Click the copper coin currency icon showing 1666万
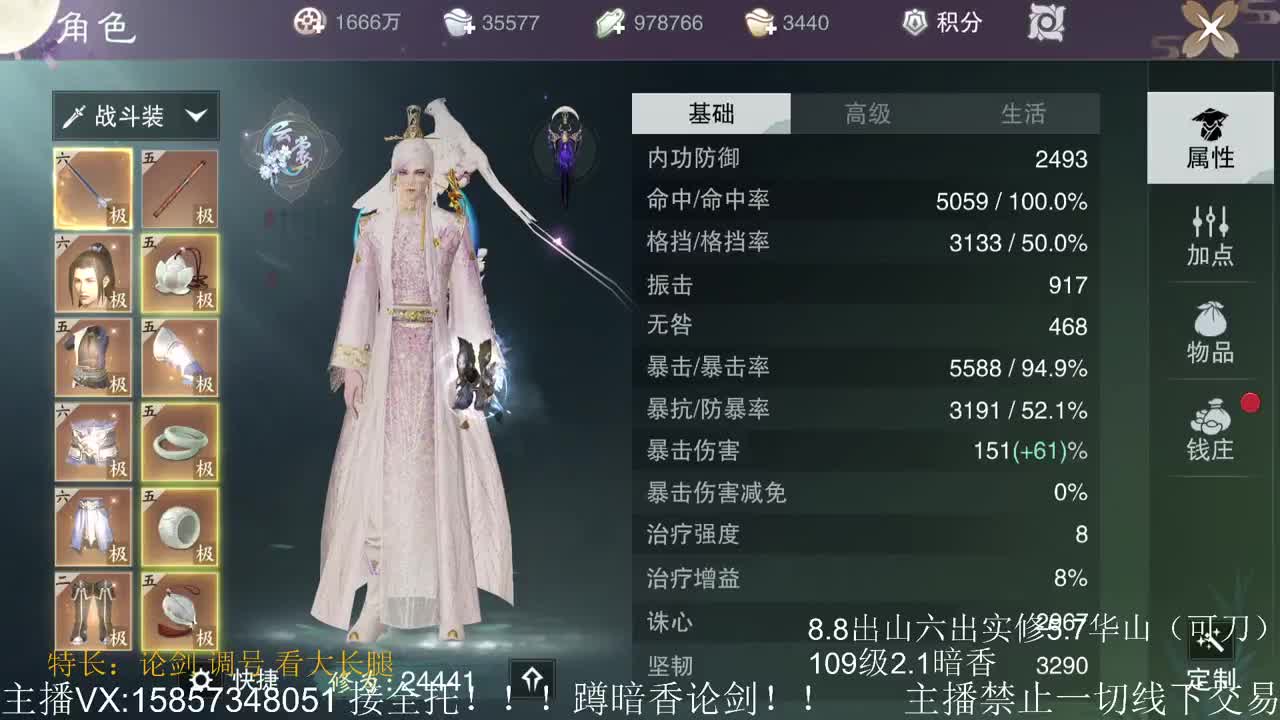The image size is (1280, 720). (x=308, y=22)
